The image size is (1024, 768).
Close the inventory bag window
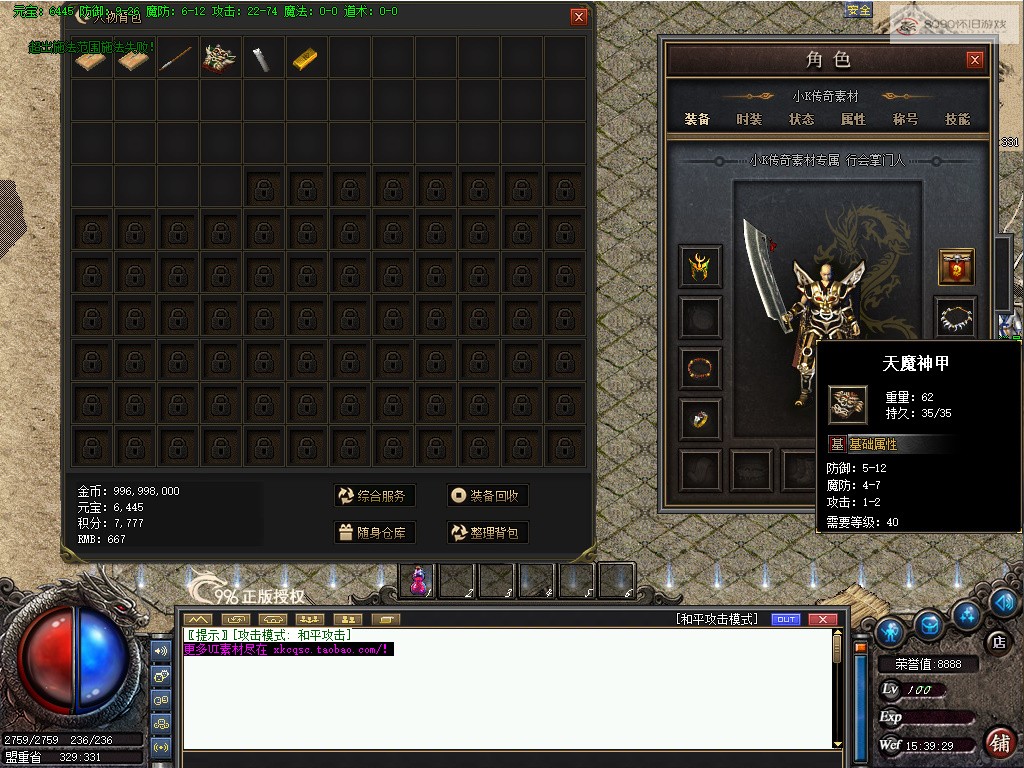(x=579, y=17)
